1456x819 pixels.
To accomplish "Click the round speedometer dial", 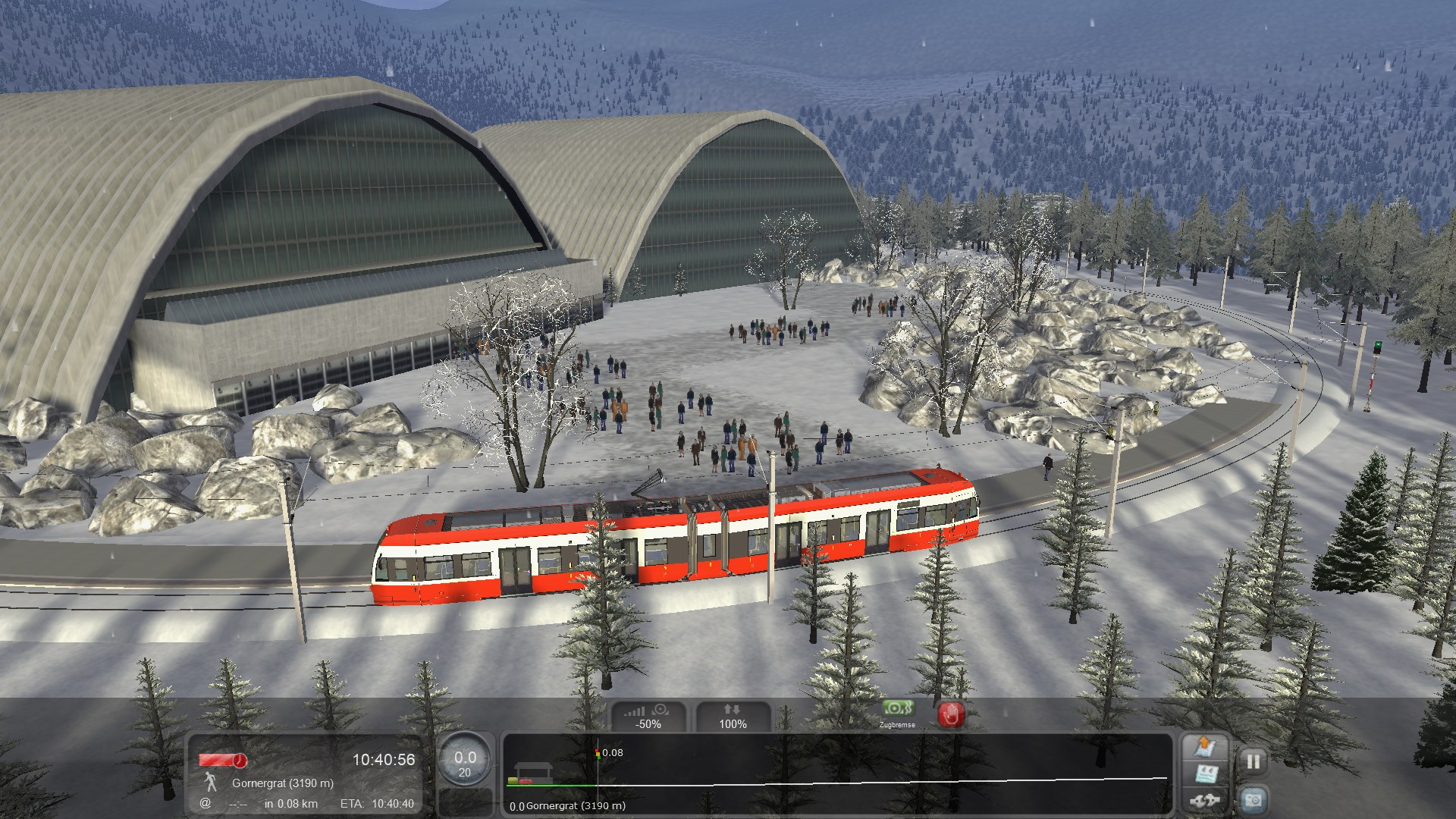I will coord(465,761).
